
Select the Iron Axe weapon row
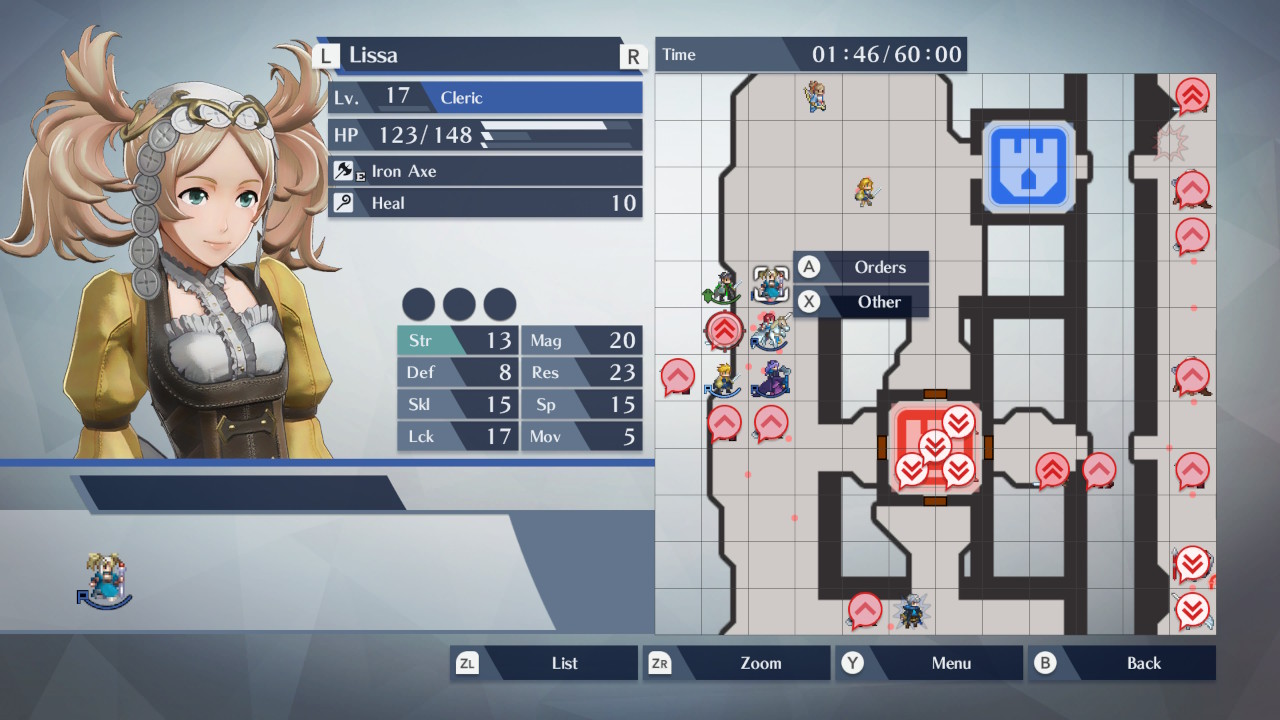point(485,171)
